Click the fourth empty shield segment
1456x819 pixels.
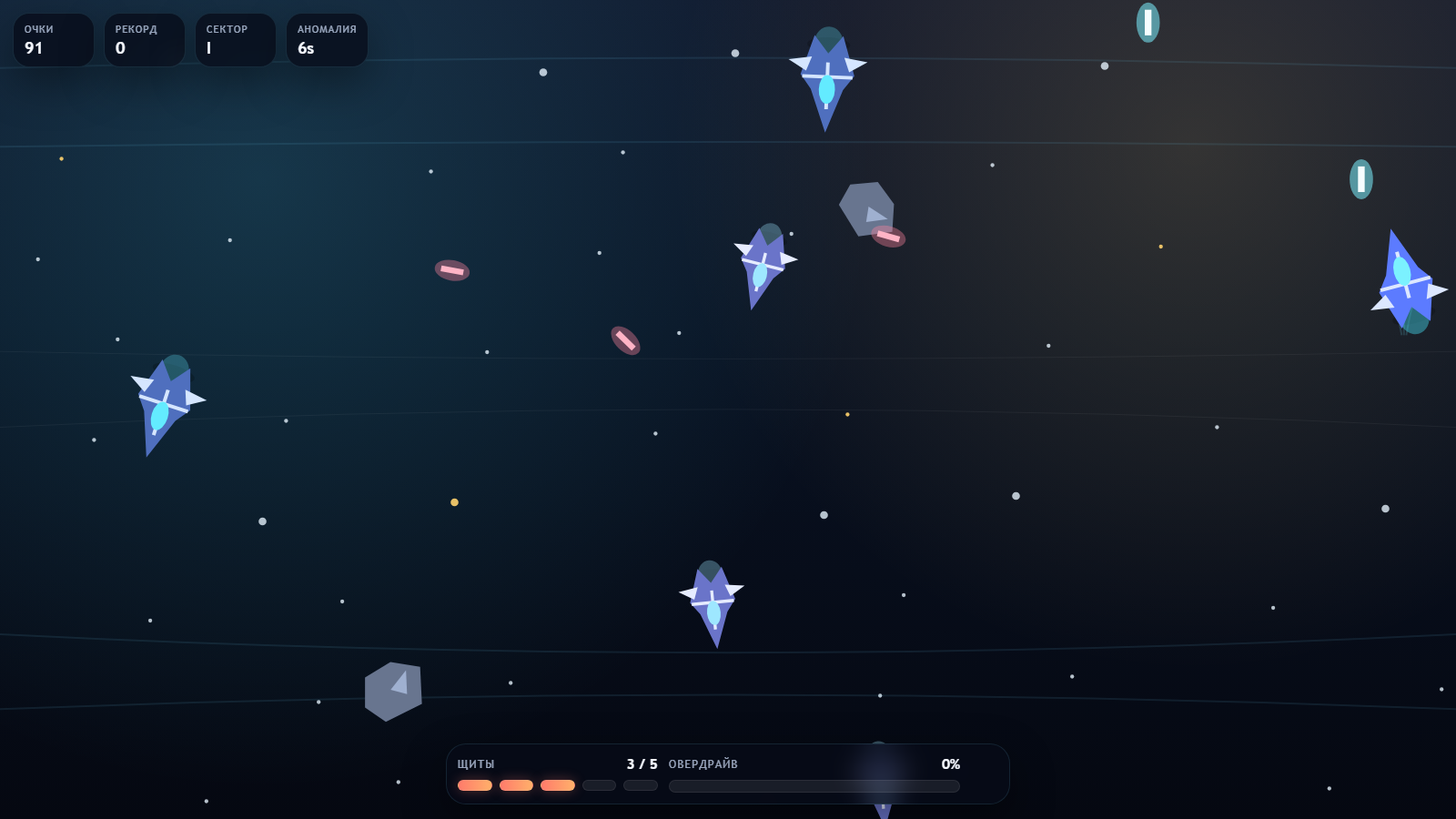click(x=599, y=784)
